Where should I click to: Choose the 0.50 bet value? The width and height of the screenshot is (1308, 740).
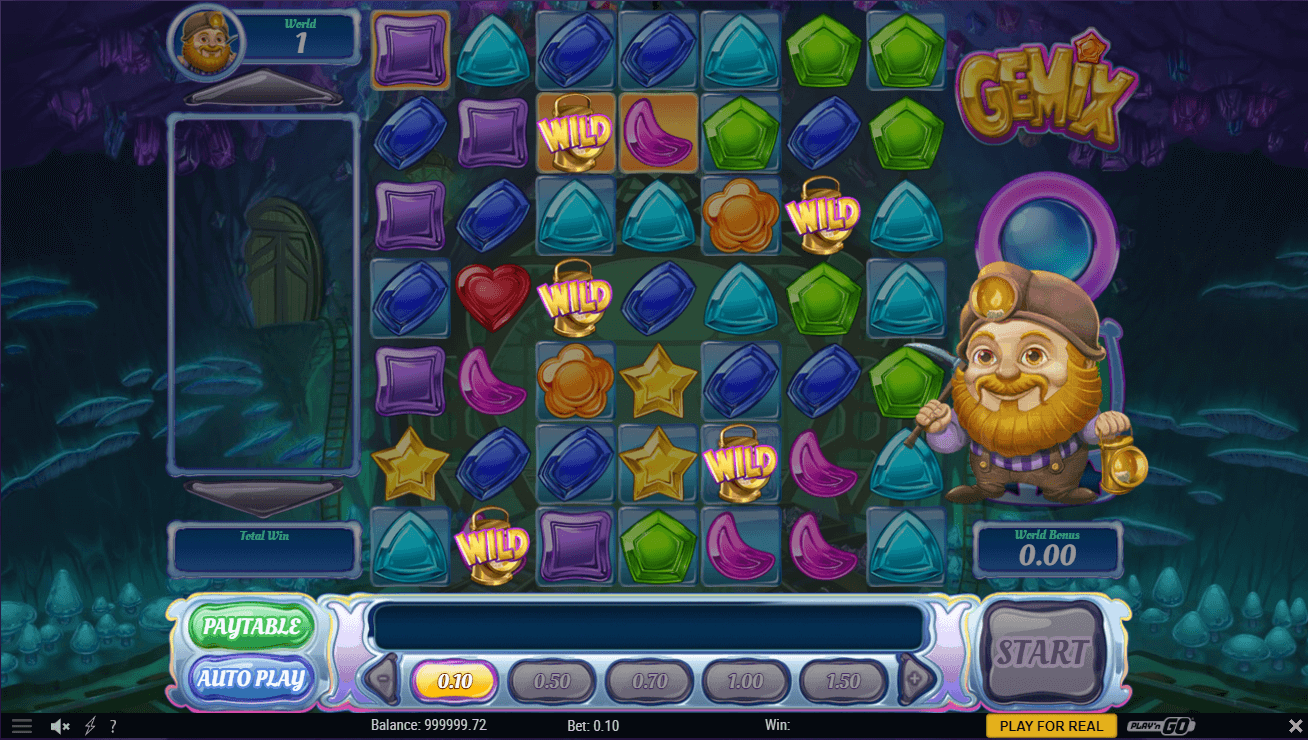coord(551,681)
